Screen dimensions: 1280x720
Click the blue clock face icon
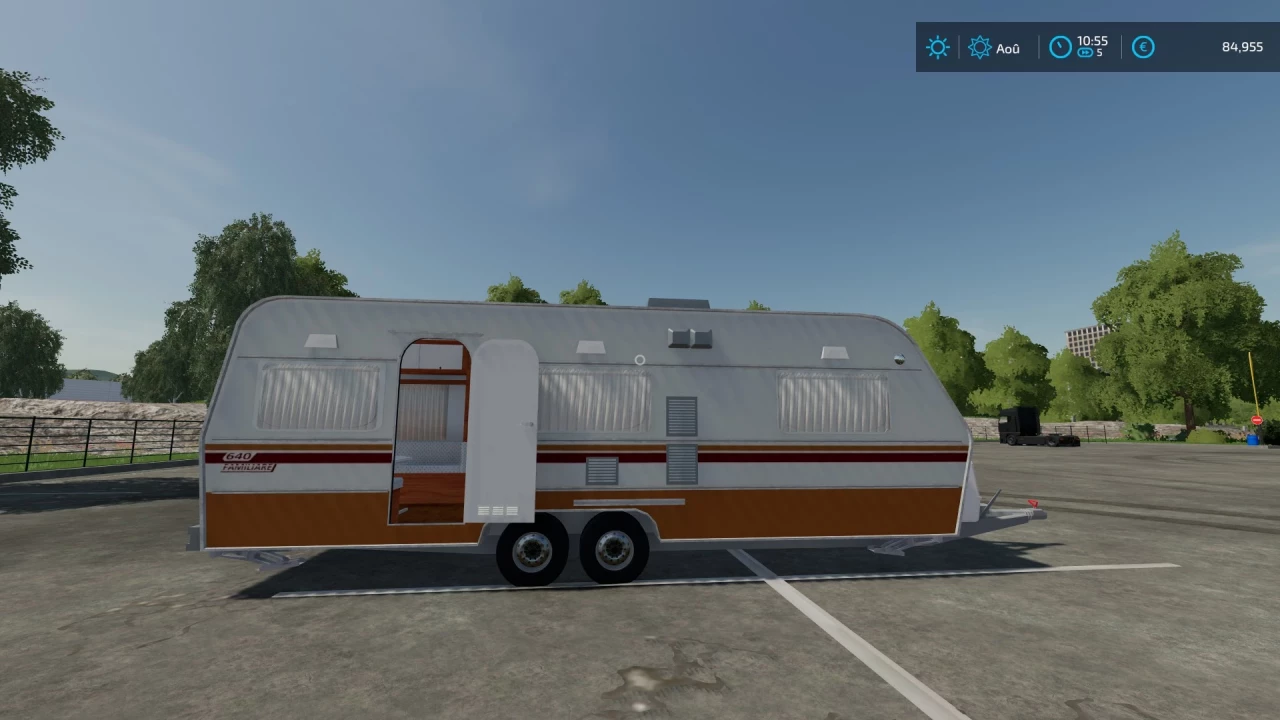pyautogui.click(x=1060, y=46)
